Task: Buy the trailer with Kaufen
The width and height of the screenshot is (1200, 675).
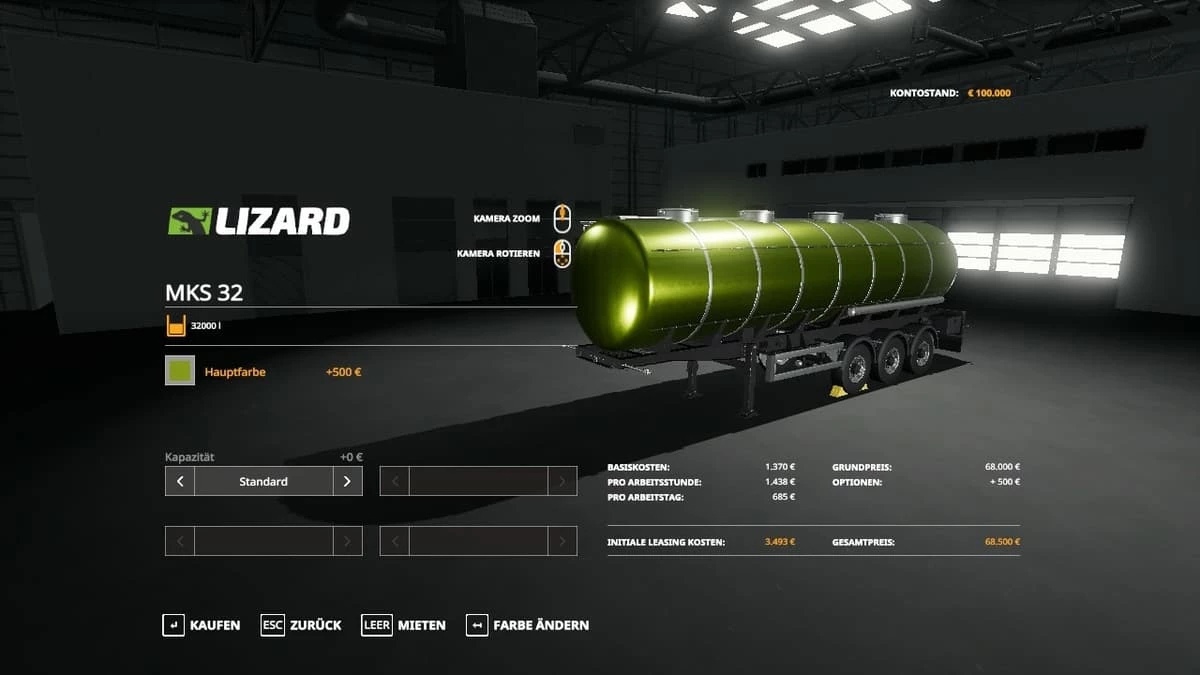Action: [x=202, y=625]
